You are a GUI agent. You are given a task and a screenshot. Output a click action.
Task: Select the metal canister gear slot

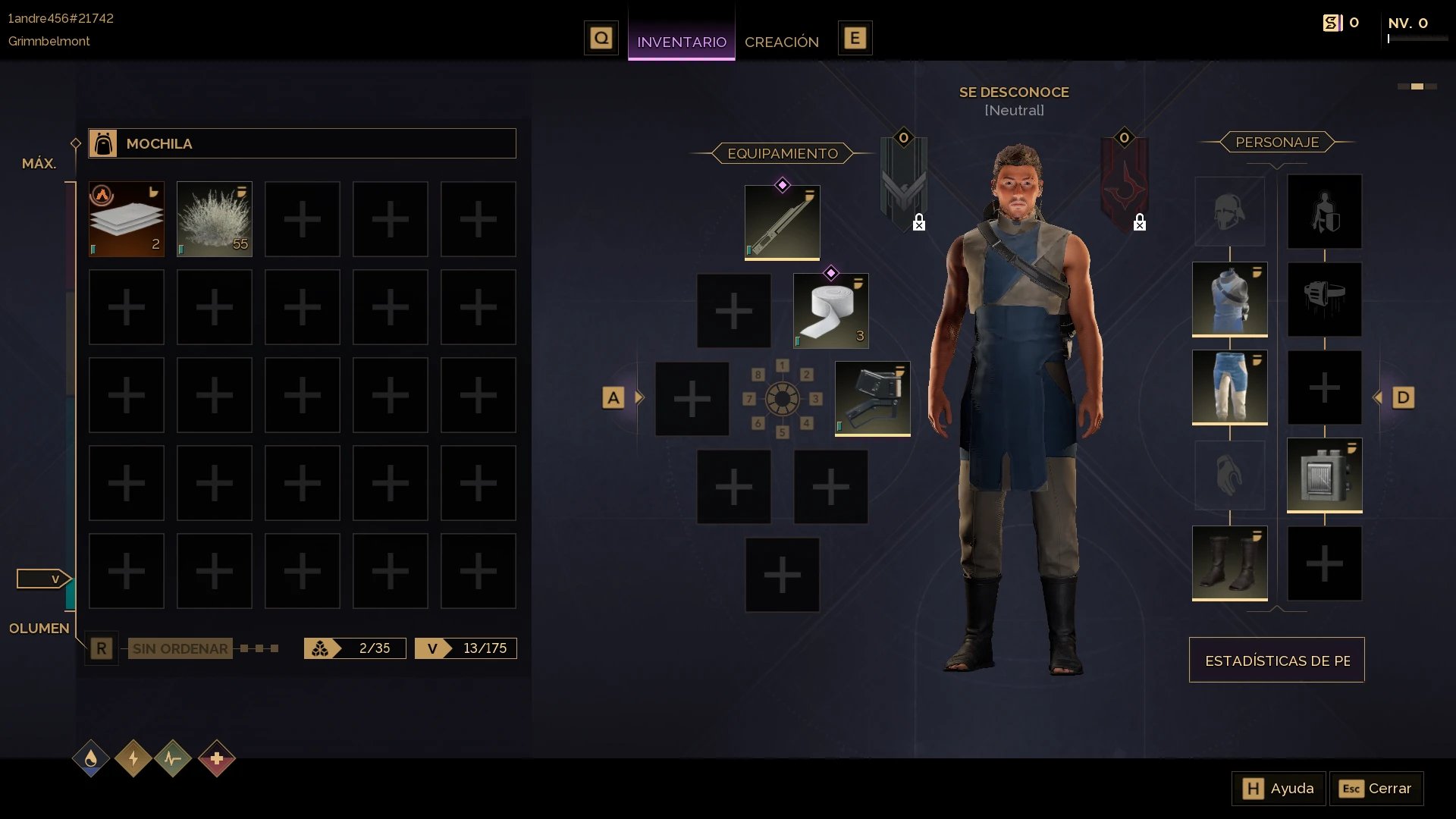[1324, 475]
